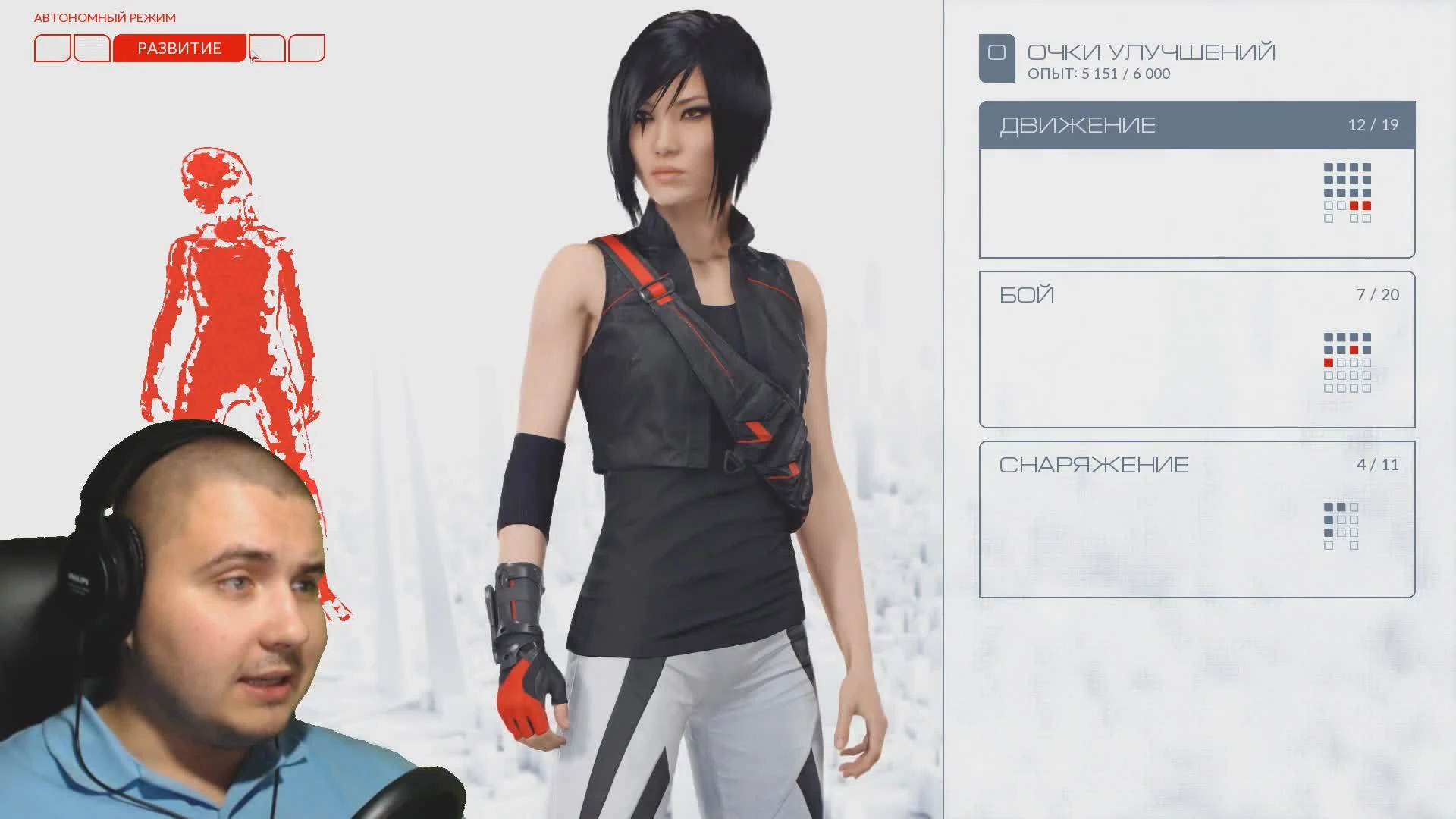The width and height of the screenshot is (1456, 819).
Task: Activate a grey locked node in ДВИЖЕНИЕ grid
Action: click(1329, 167)
